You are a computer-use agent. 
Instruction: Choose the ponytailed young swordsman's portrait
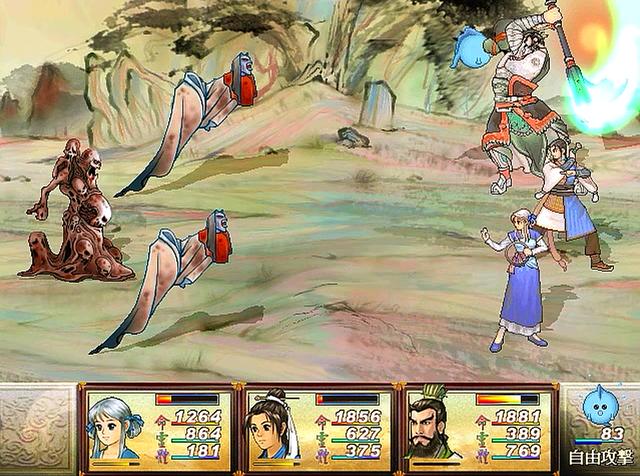coord(273,427)
